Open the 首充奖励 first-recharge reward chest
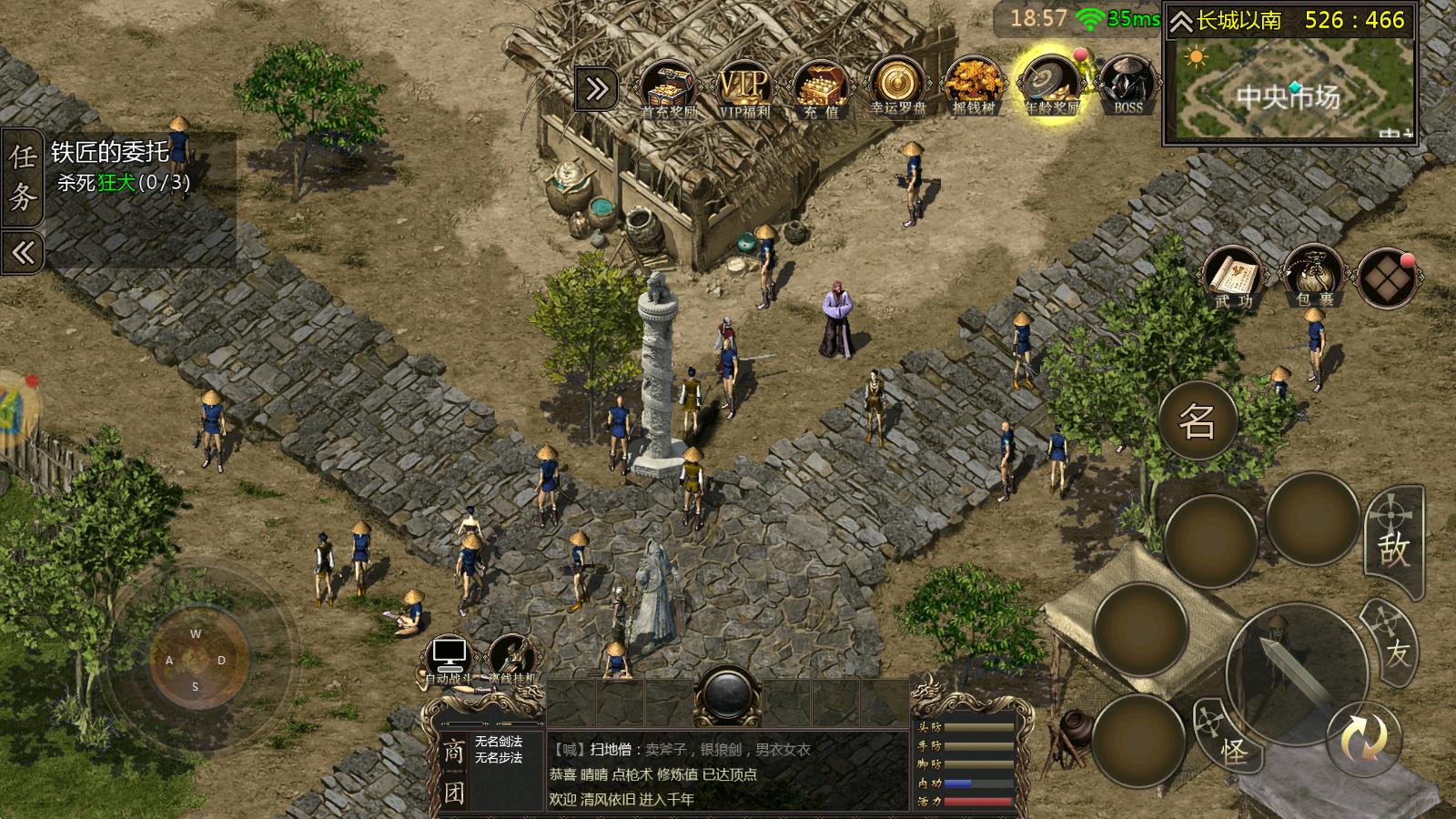This screenshot has height=819, width=1456. click(x=669, y=87)
